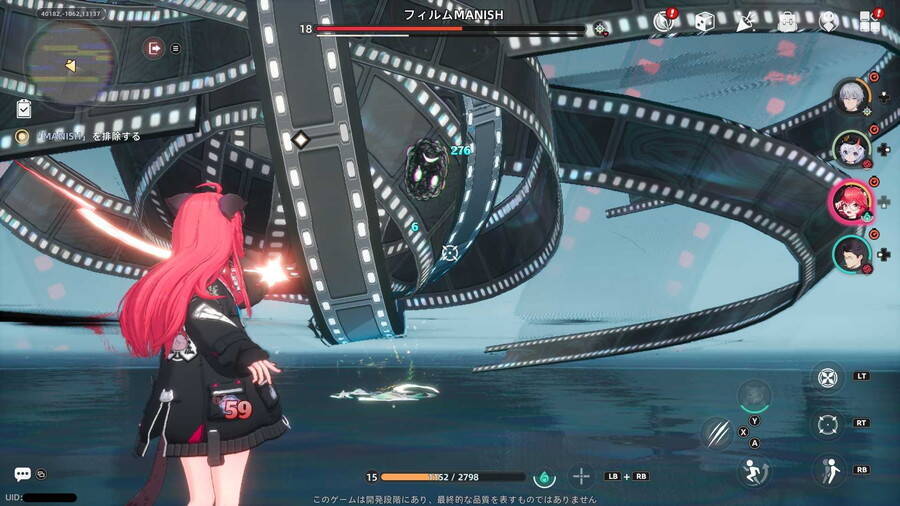900x506 pixels.
Task: Trigger the character swap dodge skill
Action: (x=826, y=469)
